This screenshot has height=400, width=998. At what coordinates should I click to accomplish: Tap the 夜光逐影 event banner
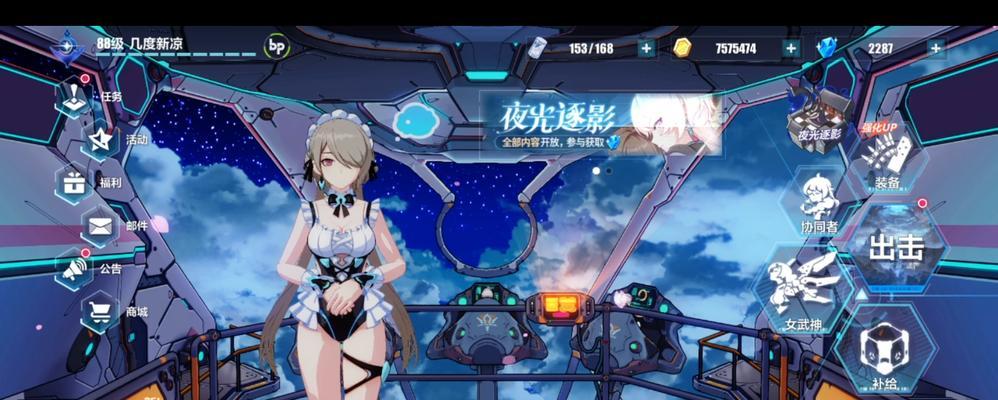pyautogui.click(x=598, y=124)
